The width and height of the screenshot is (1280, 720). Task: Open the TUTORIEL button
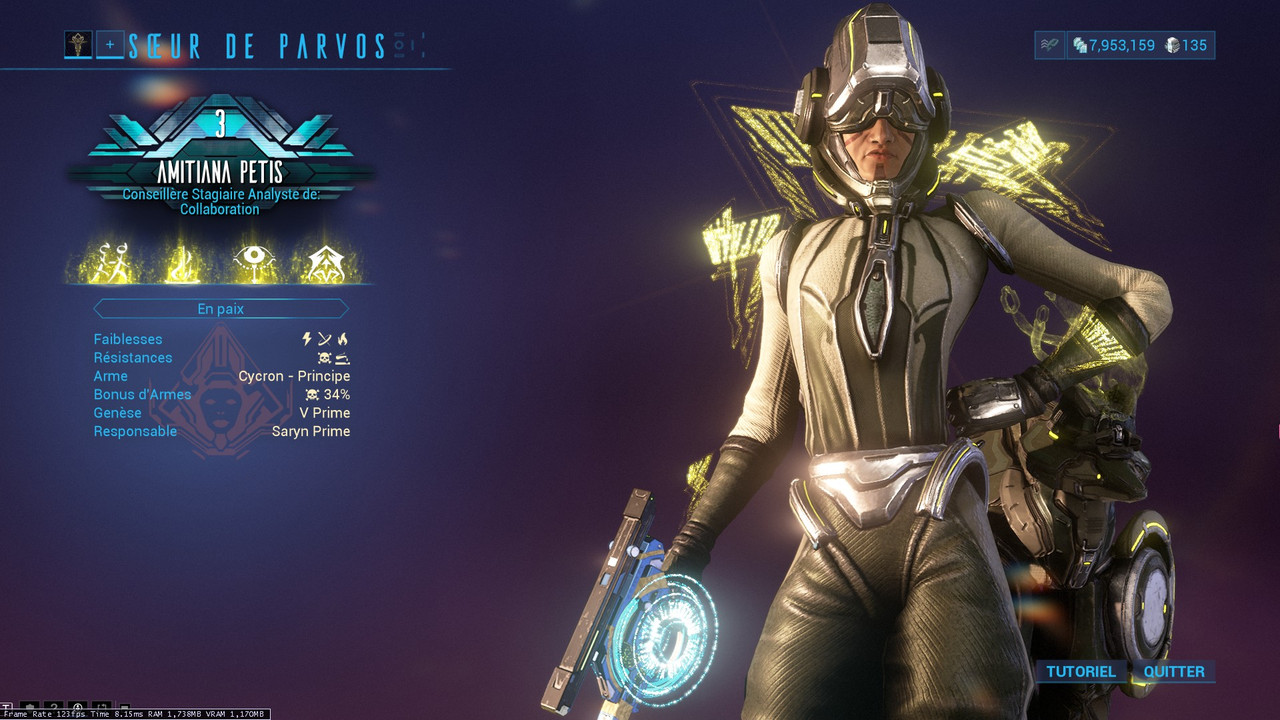click(1080, 671)
